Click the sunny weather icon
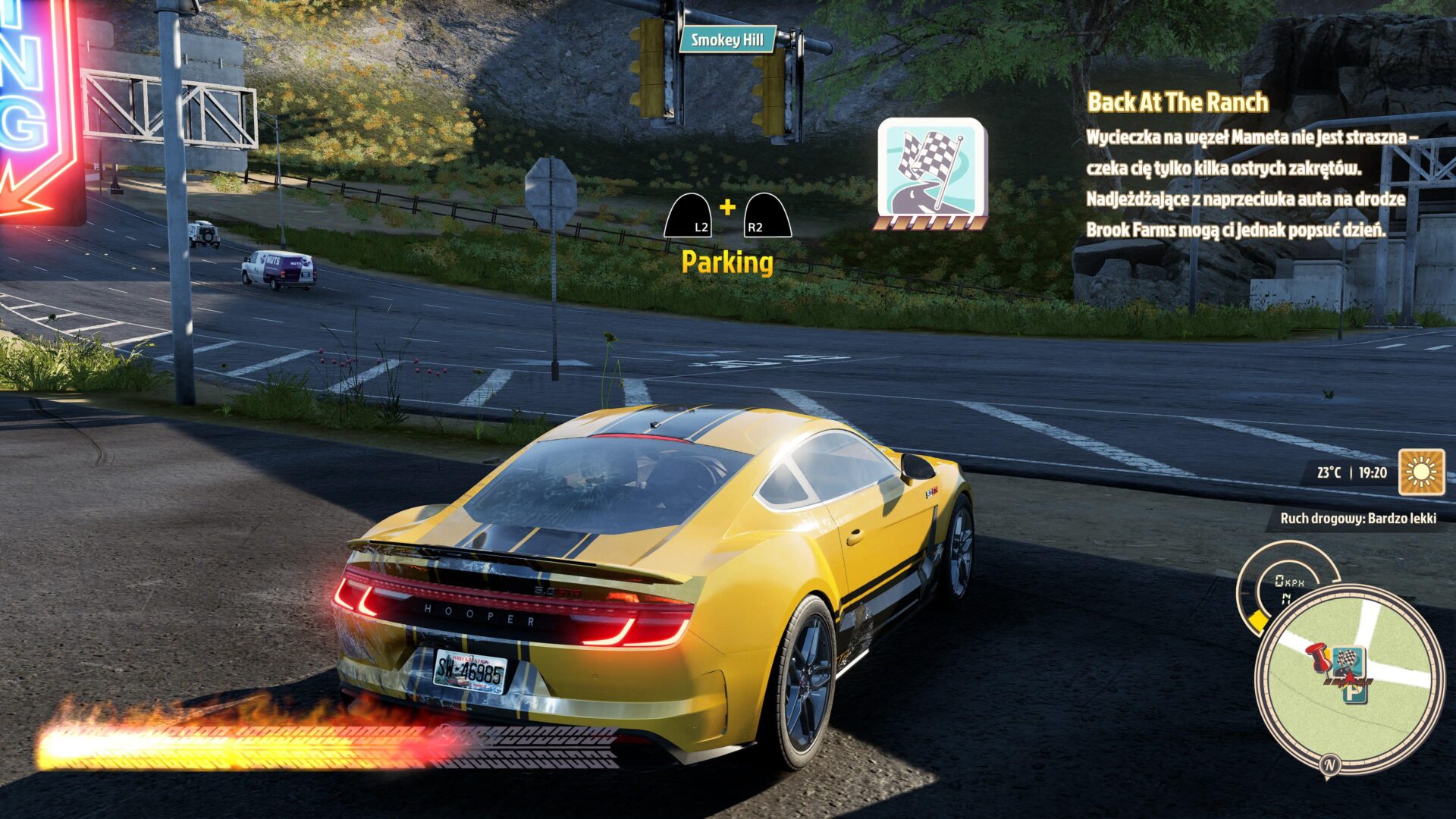 pos(1421,472)
